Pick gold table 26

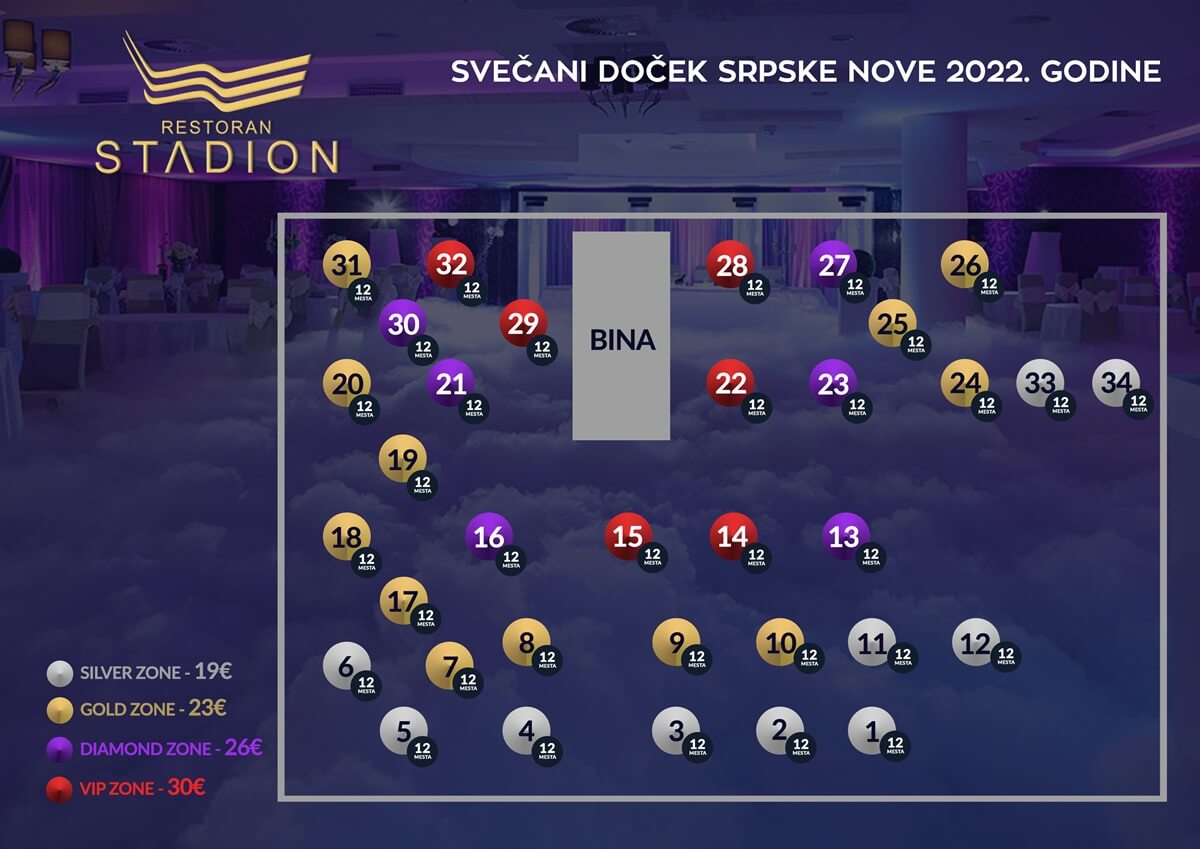coord(965,265)
